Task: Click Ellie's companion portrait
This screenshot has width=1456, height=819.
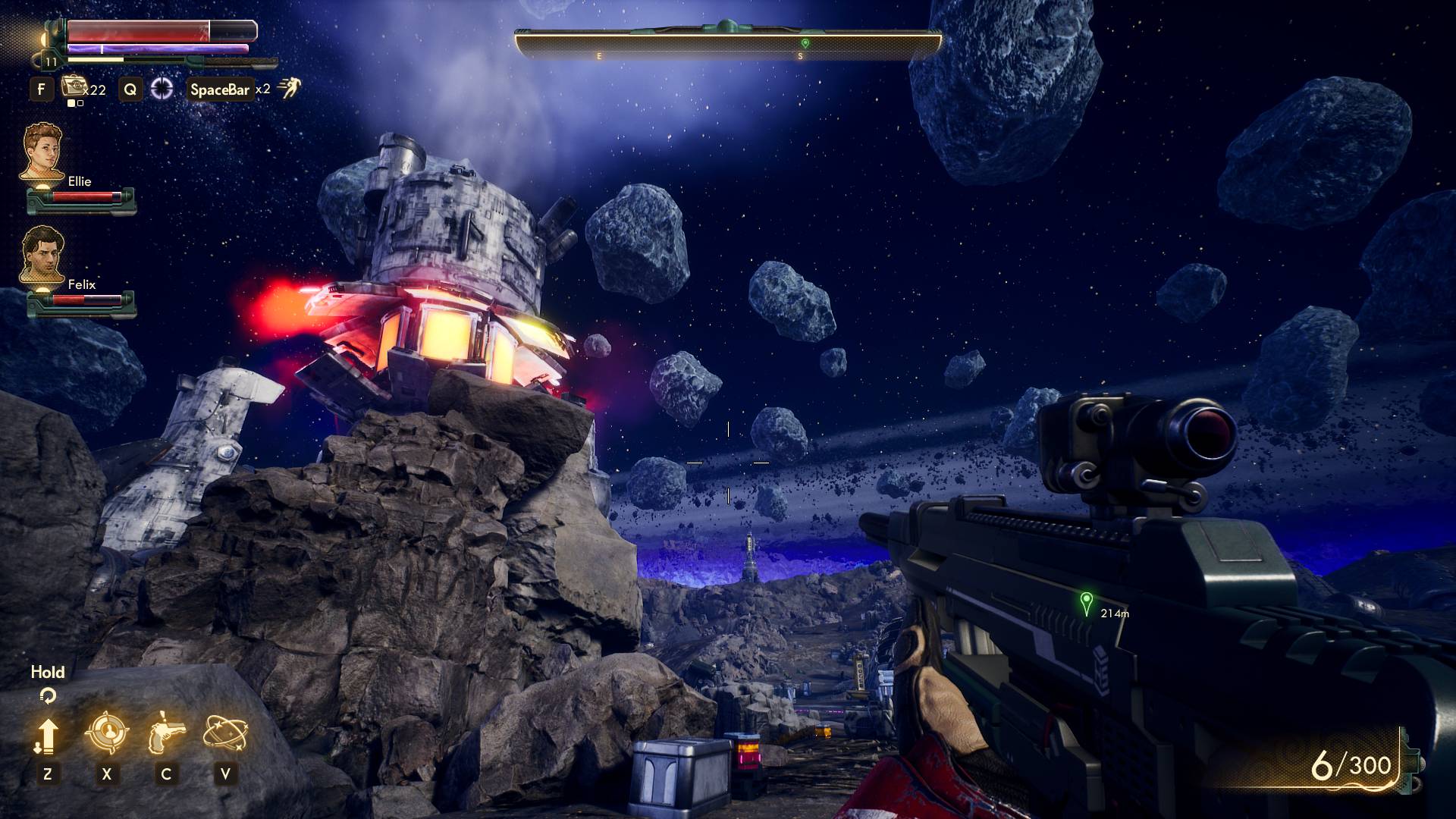Action: (x=42, y=152)
